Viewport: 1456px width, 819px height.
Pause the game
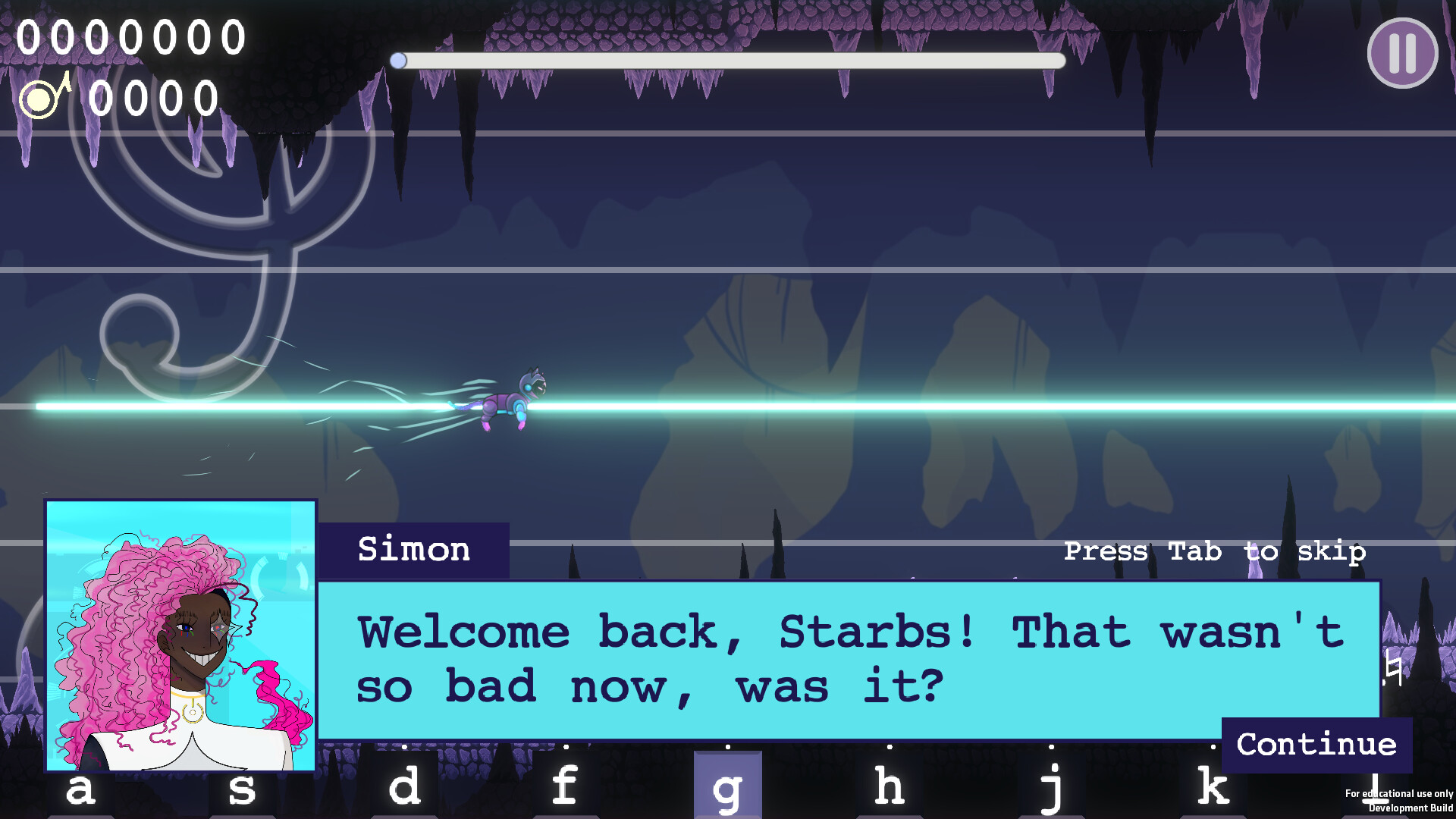(1402, 52)
